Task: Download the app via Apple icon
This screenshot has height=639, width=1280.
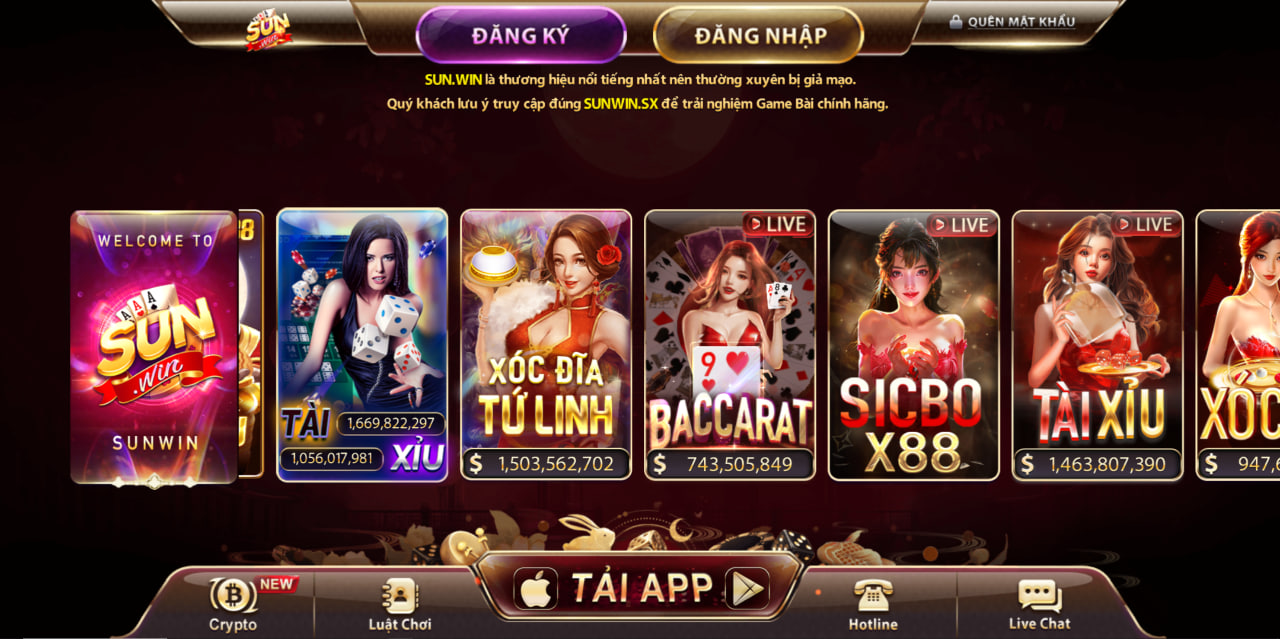Action: [536, 589]
